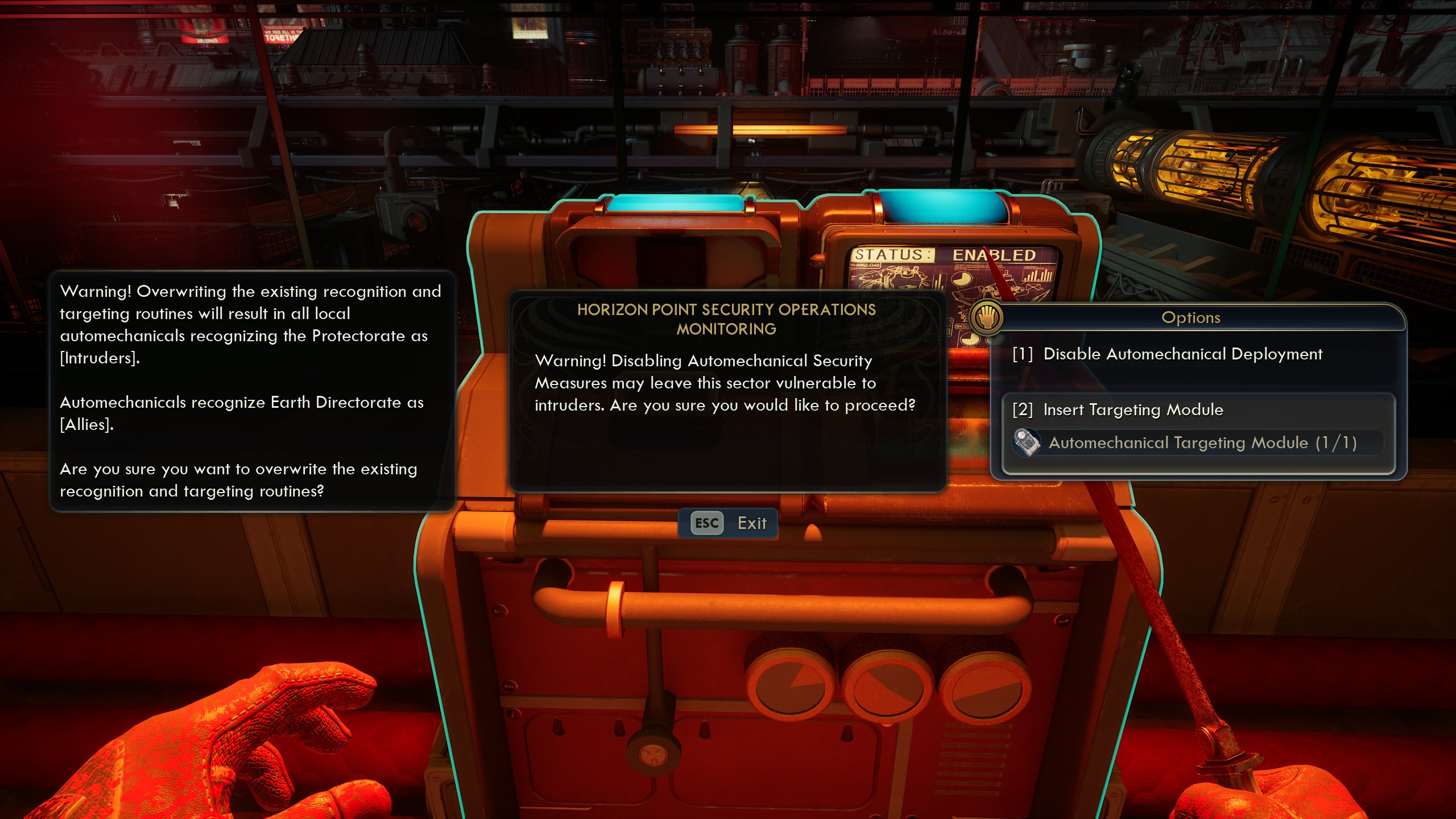The width and height of the screenshot is (1456, 819).
Task: Expand the Options panel header
Action: (1192, 317)
